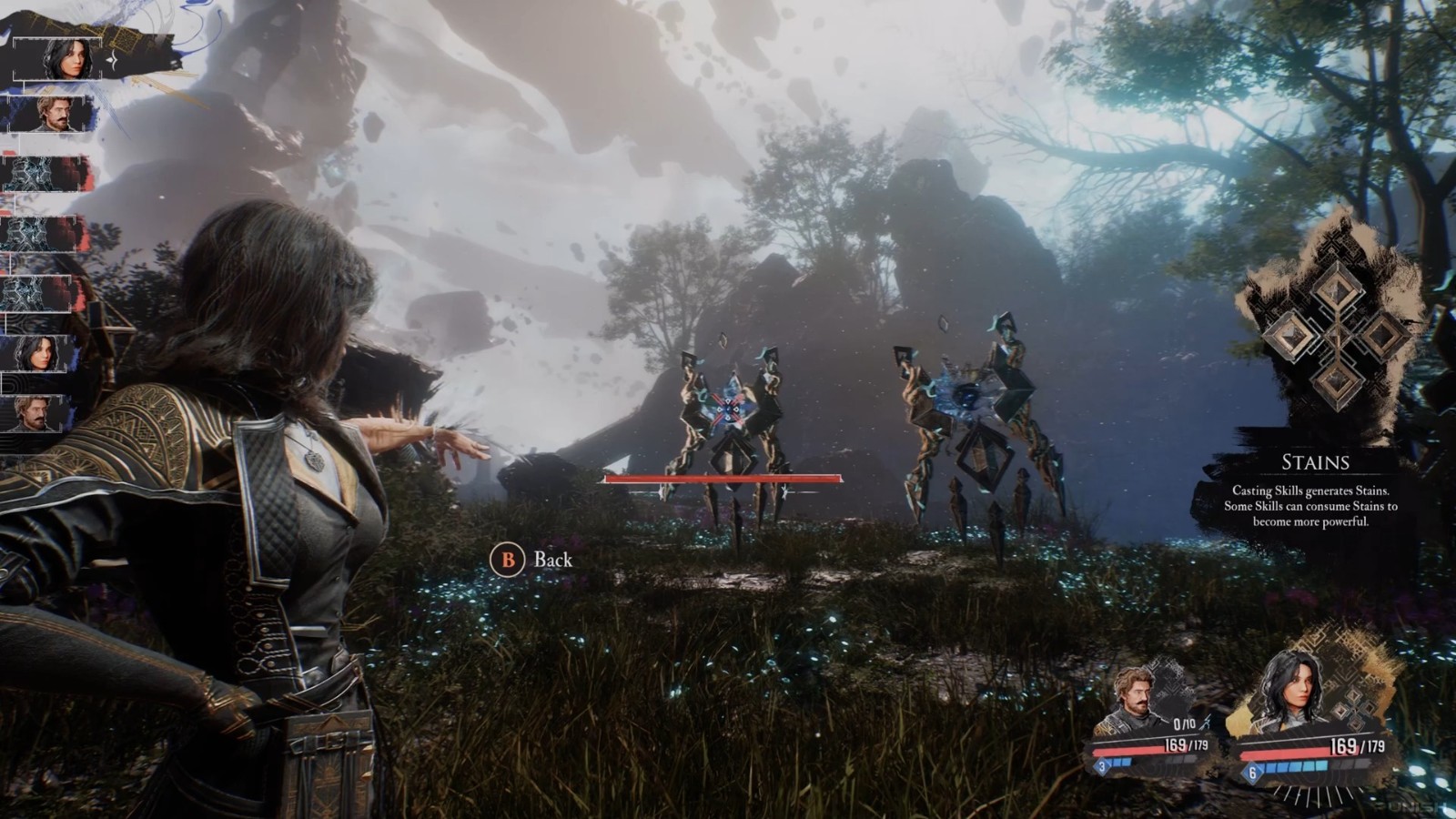The image size is (1456, 819).
Task: Click the Stains tutorial description text
Action: coord(1315,506)
